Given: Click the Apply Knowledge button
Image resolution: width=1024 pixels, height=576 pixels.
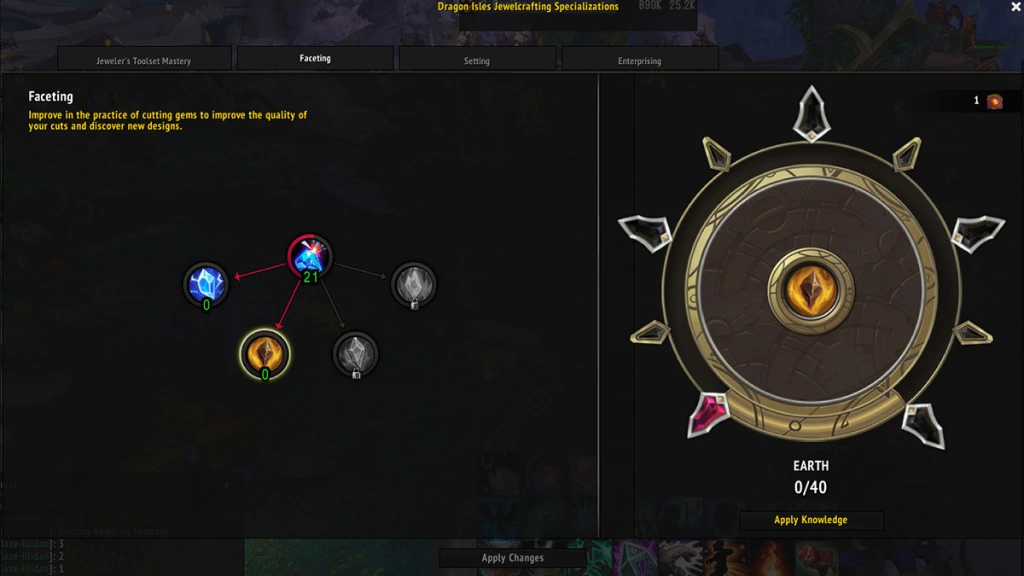Looking at the screenshot, I should pyautogui.click(x=810, y=520).
